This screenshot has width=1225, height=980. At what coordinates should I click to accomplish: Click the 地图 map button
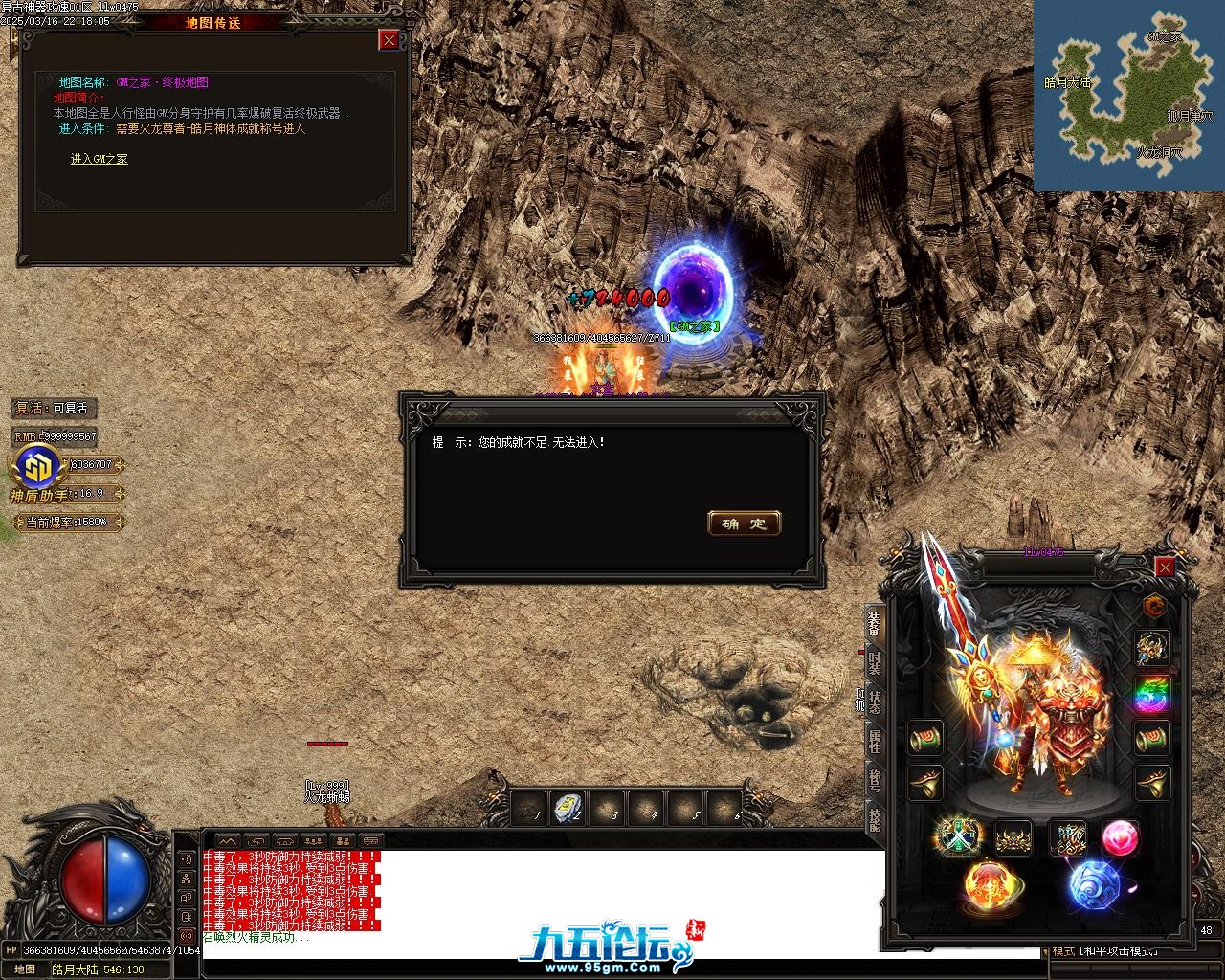click(24, 969)
